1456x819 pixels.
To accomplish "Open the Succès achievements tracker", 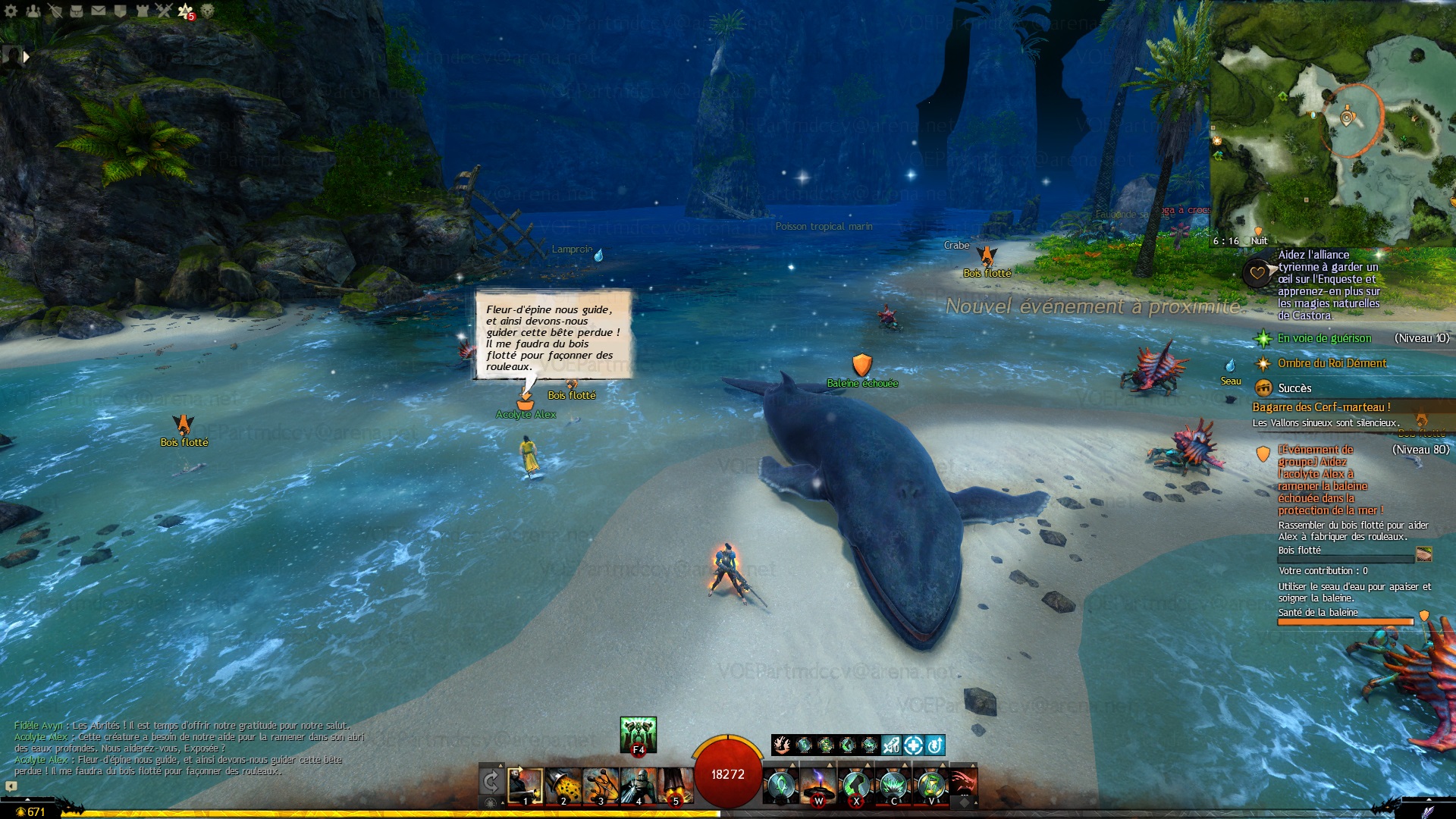I will click(1294, 388).
